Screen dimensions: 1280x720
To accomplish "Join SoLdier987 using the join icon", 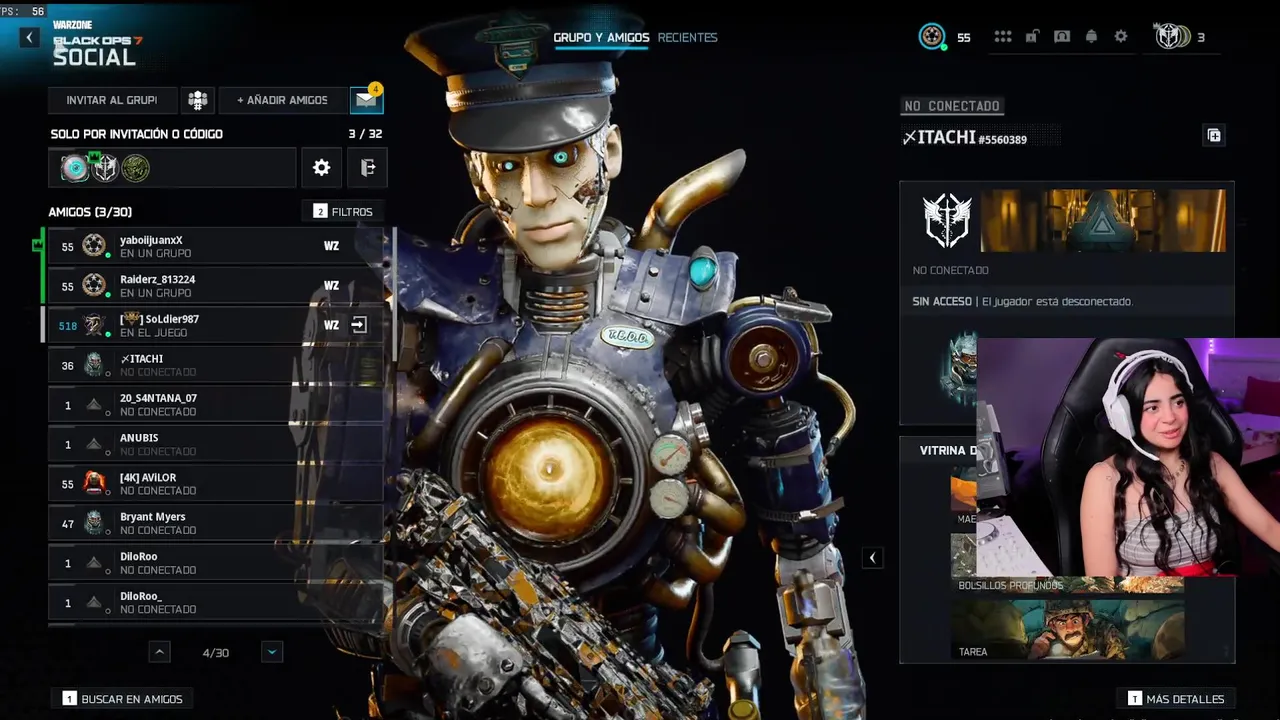I will coord(359,325).
